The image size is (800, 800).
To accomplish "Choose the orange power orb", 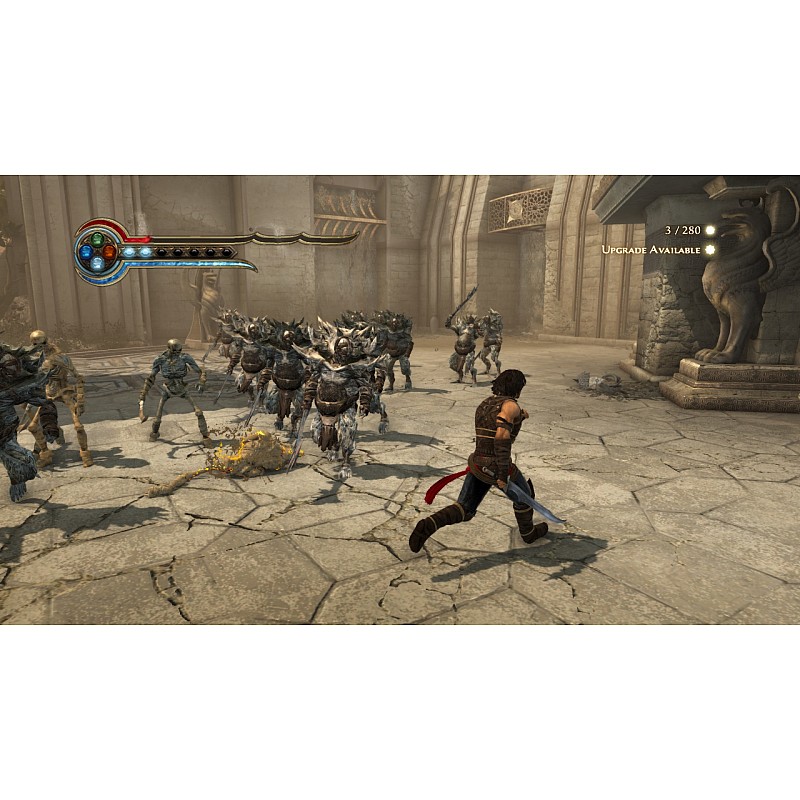I will [109, 253].
